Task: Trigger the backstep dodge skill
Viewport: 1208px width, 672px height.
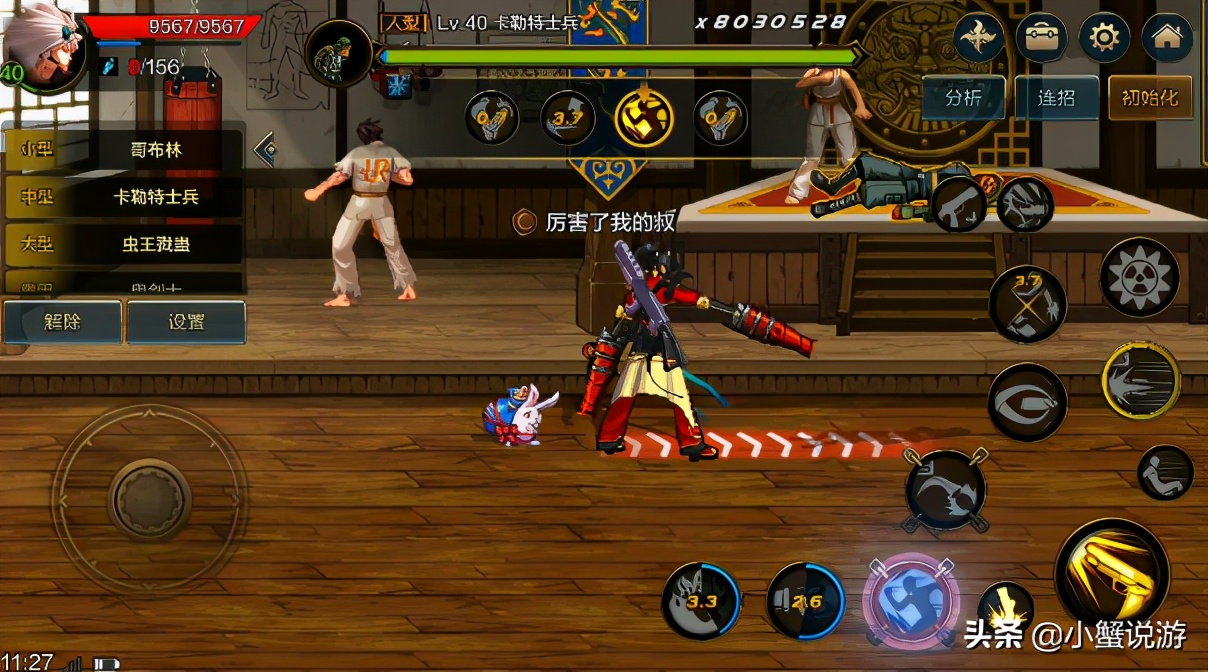Action: click(x=1165, y=472)
